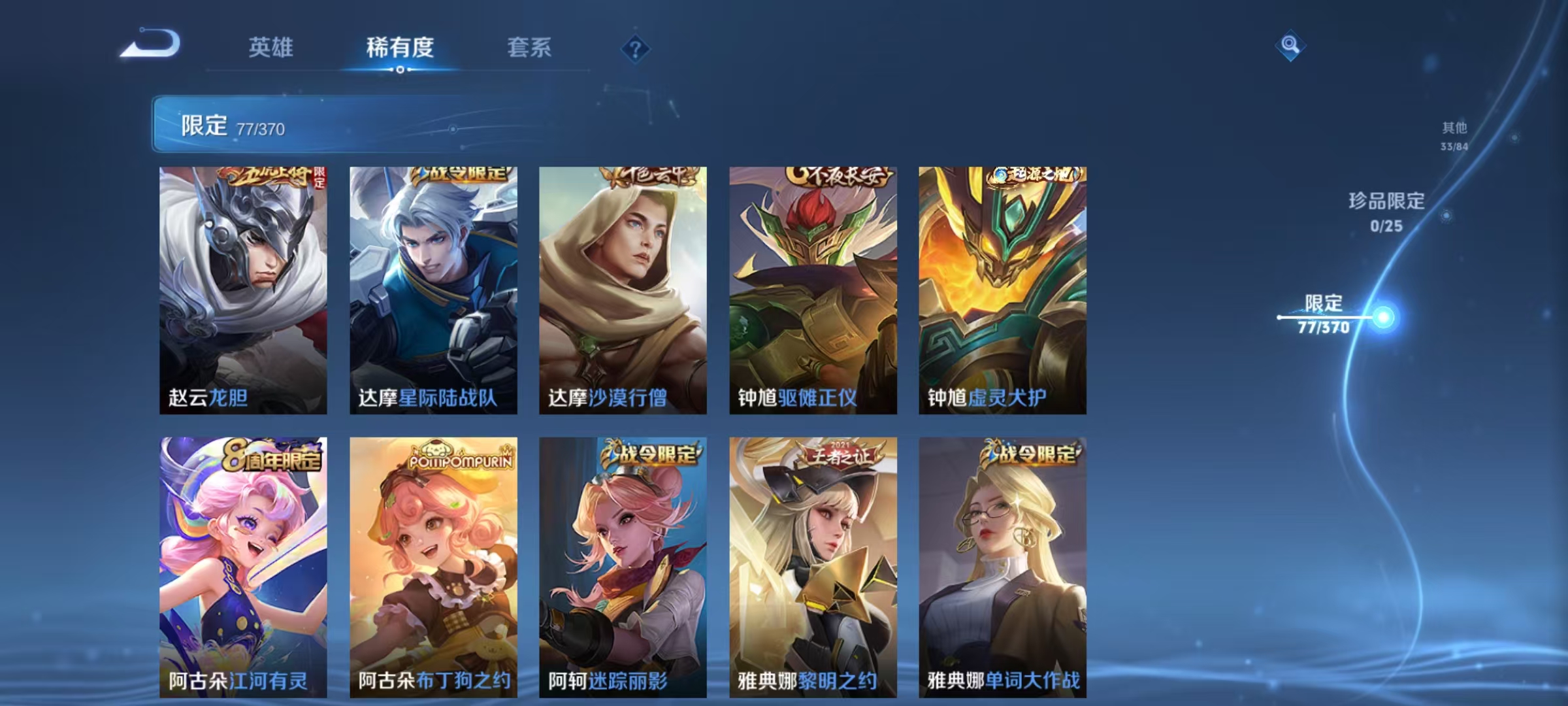This screenshot has width=1568, height=706.
Task: Switch to the 套系 tab
Action: point(530,48)
